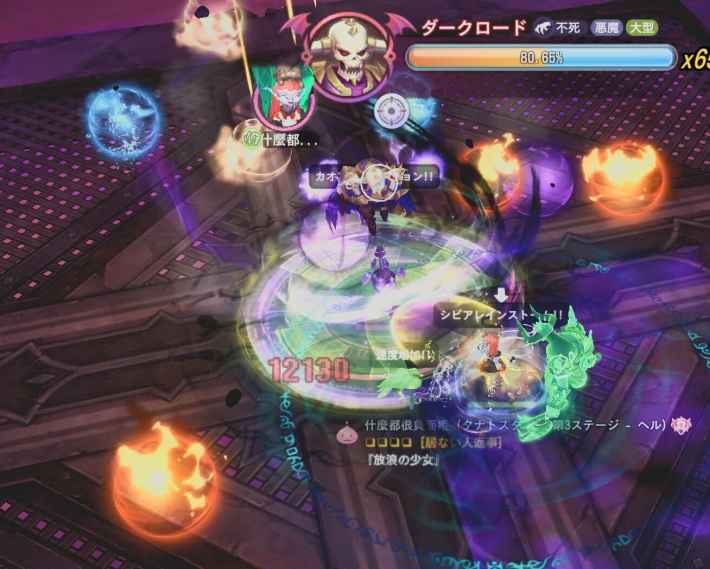Tap the crosshair target-lock icon
710x569 pixels.
pos(392,110)
